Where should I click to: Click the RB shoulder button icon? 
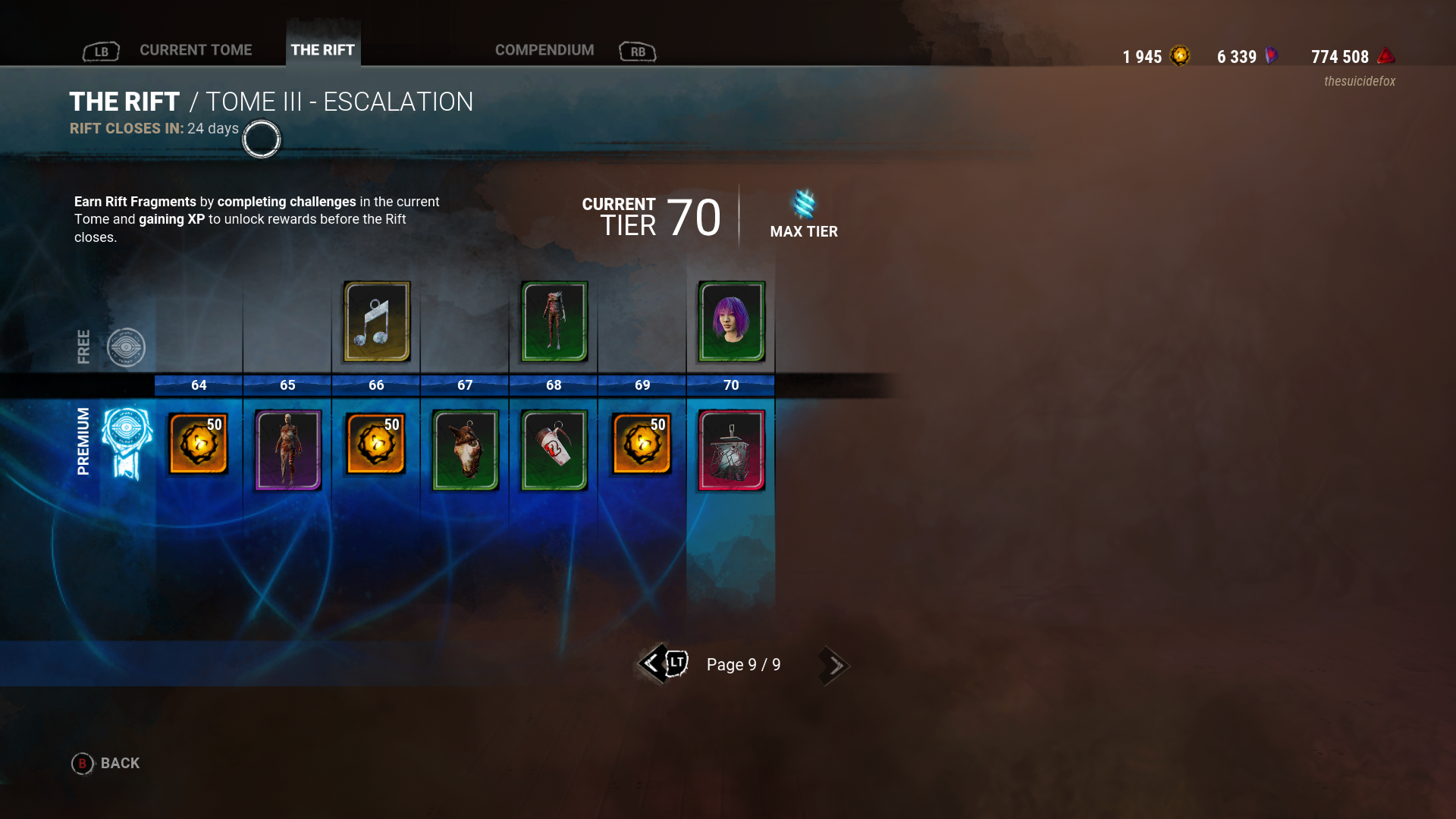pyautogui.click(x=637, y=52)
